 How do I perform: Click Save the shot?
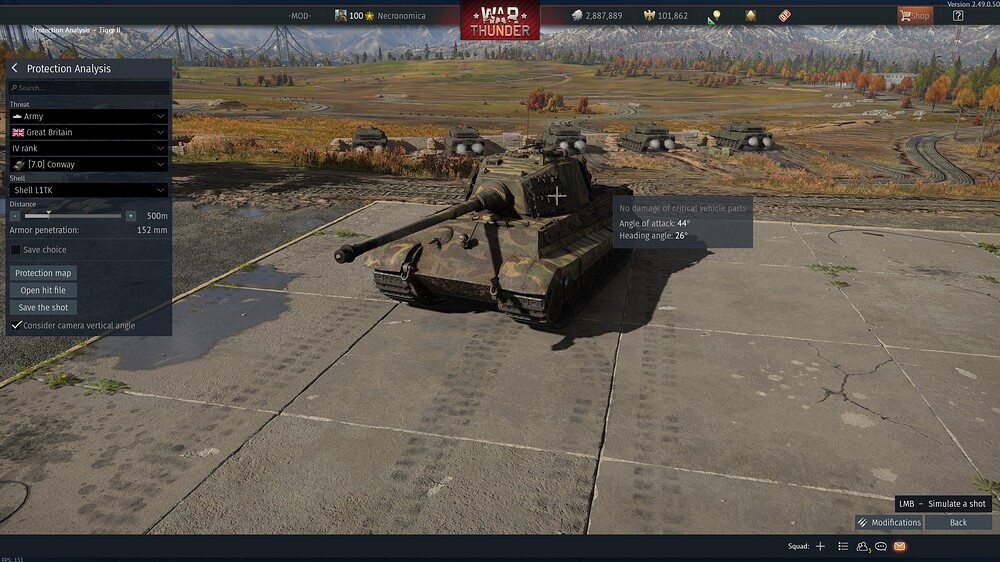point(44,307)
